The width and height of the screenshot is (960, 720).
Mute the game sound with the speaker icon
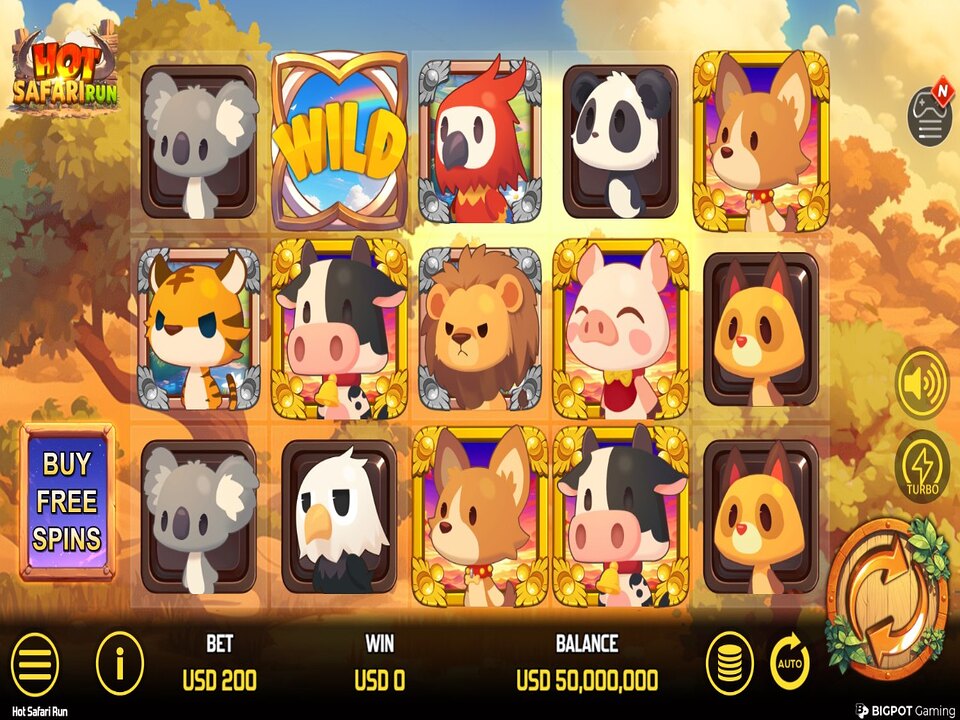pyautogui.click(x=922, y=382)
